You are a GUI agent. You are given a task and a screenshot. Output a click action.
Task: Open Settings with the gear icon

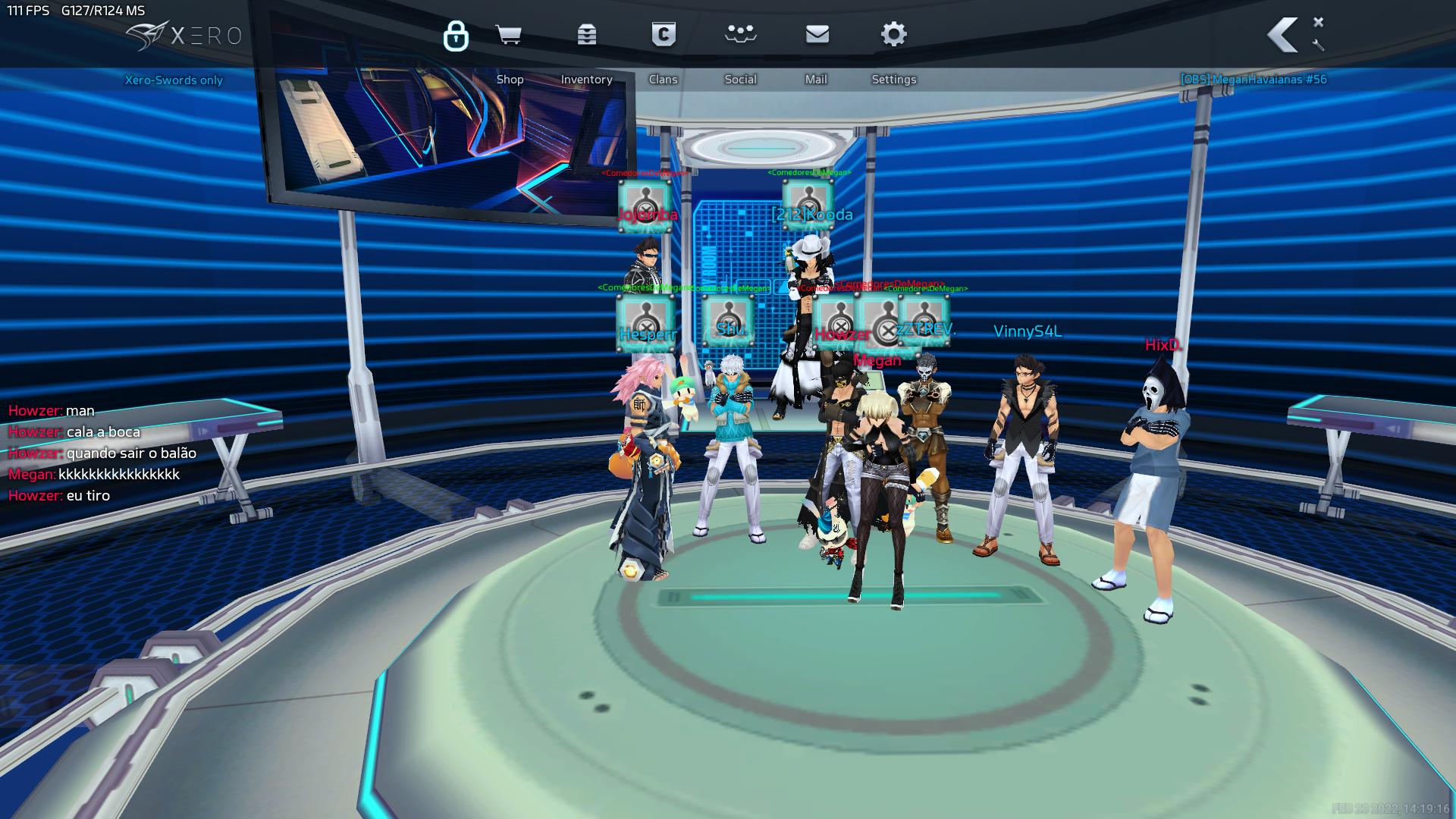tap(894, 34)
